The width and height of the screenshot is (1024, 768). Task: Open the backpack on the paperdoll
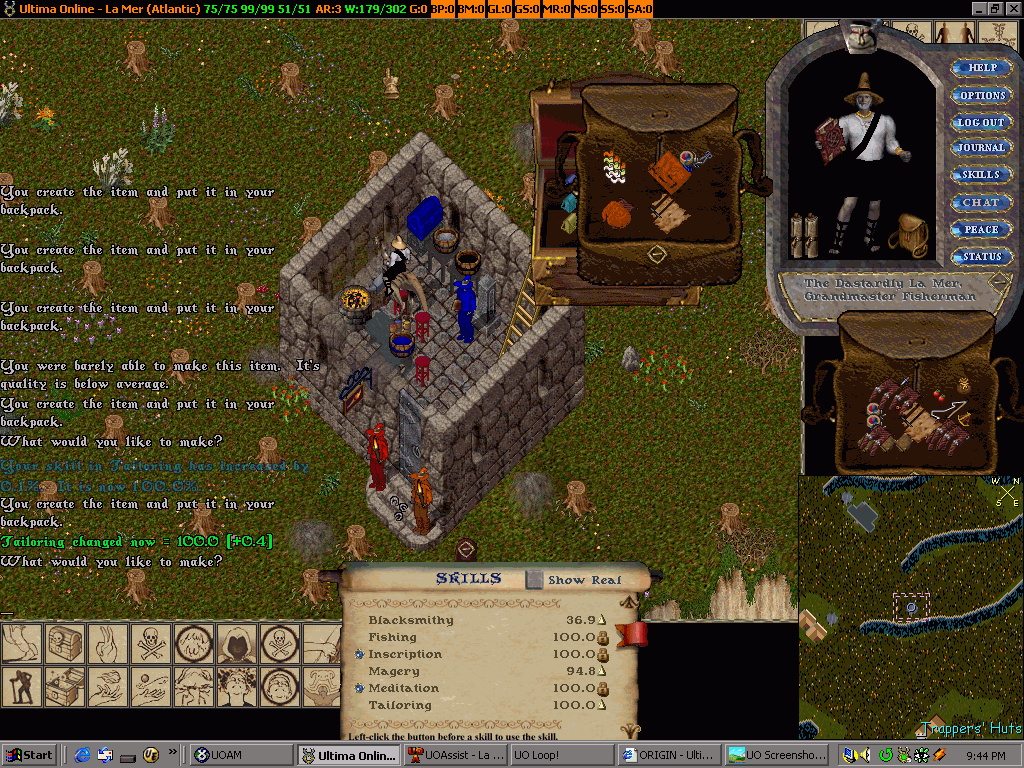pos(910,235)
